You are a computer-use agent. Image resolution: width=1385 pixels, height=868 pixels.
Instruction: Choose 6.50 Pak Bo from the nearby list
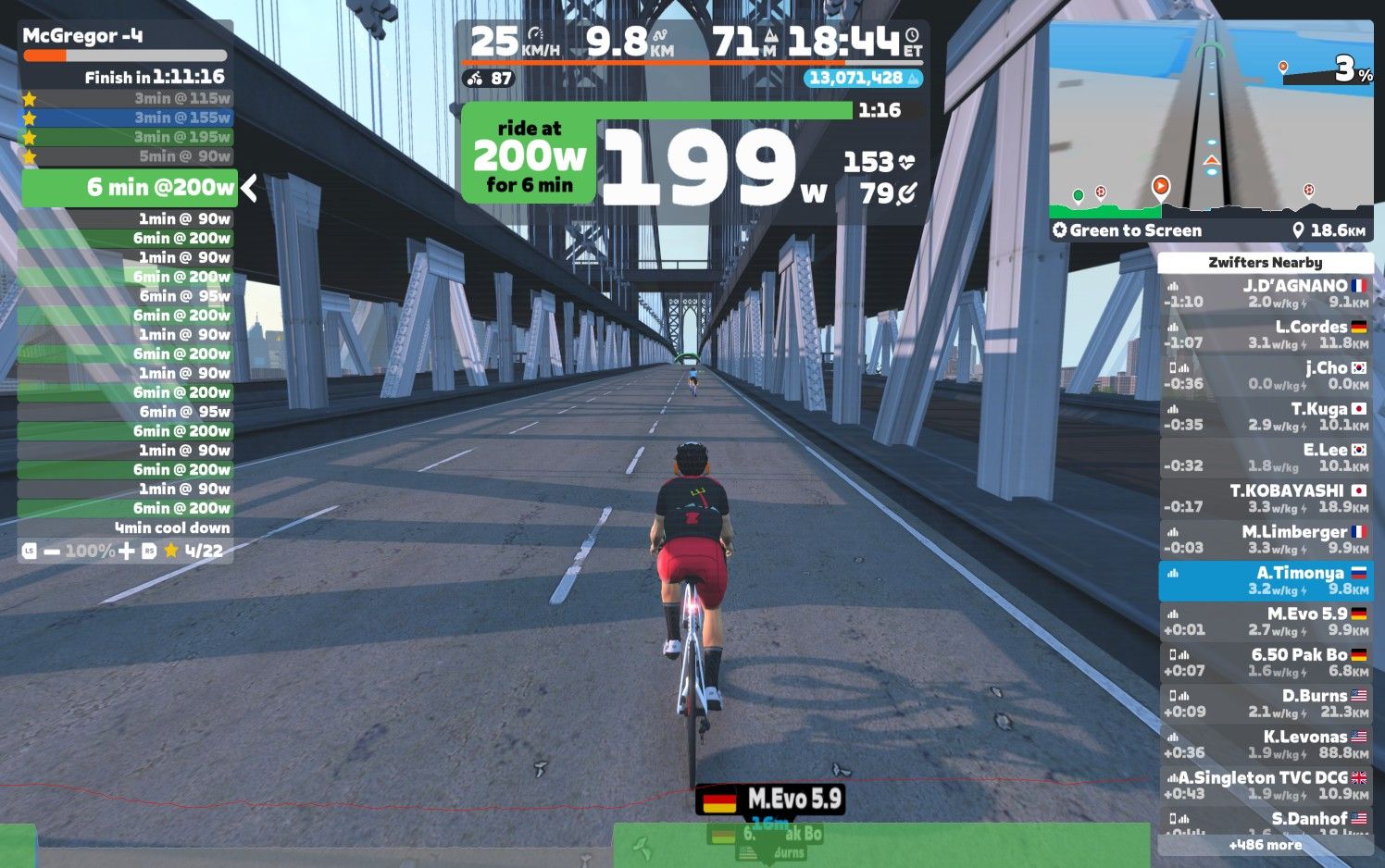click(x=1266, y=662)
